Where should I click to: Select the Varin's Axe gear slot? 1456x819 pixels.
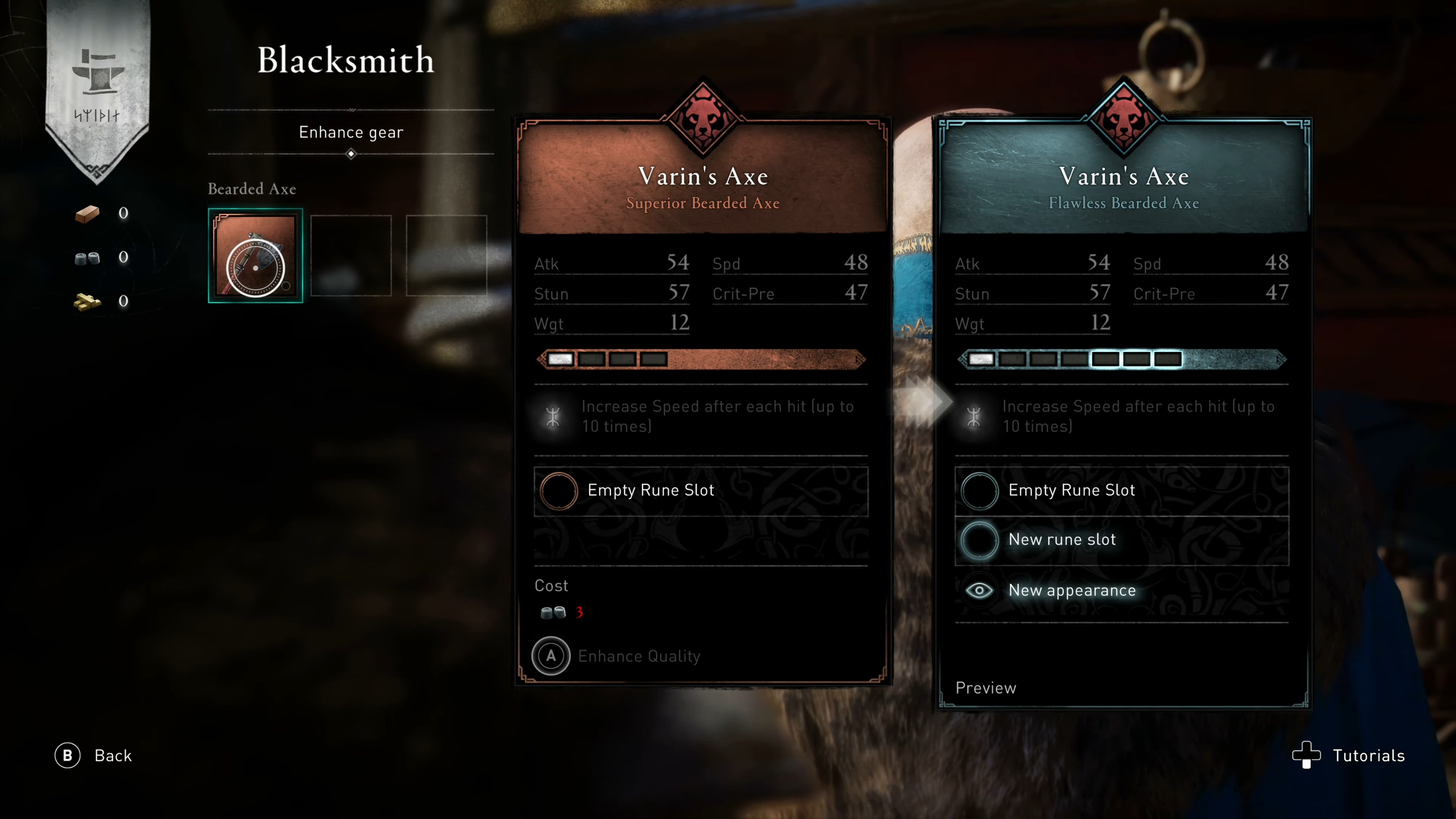pyautogui.click(x=256, y=256)
